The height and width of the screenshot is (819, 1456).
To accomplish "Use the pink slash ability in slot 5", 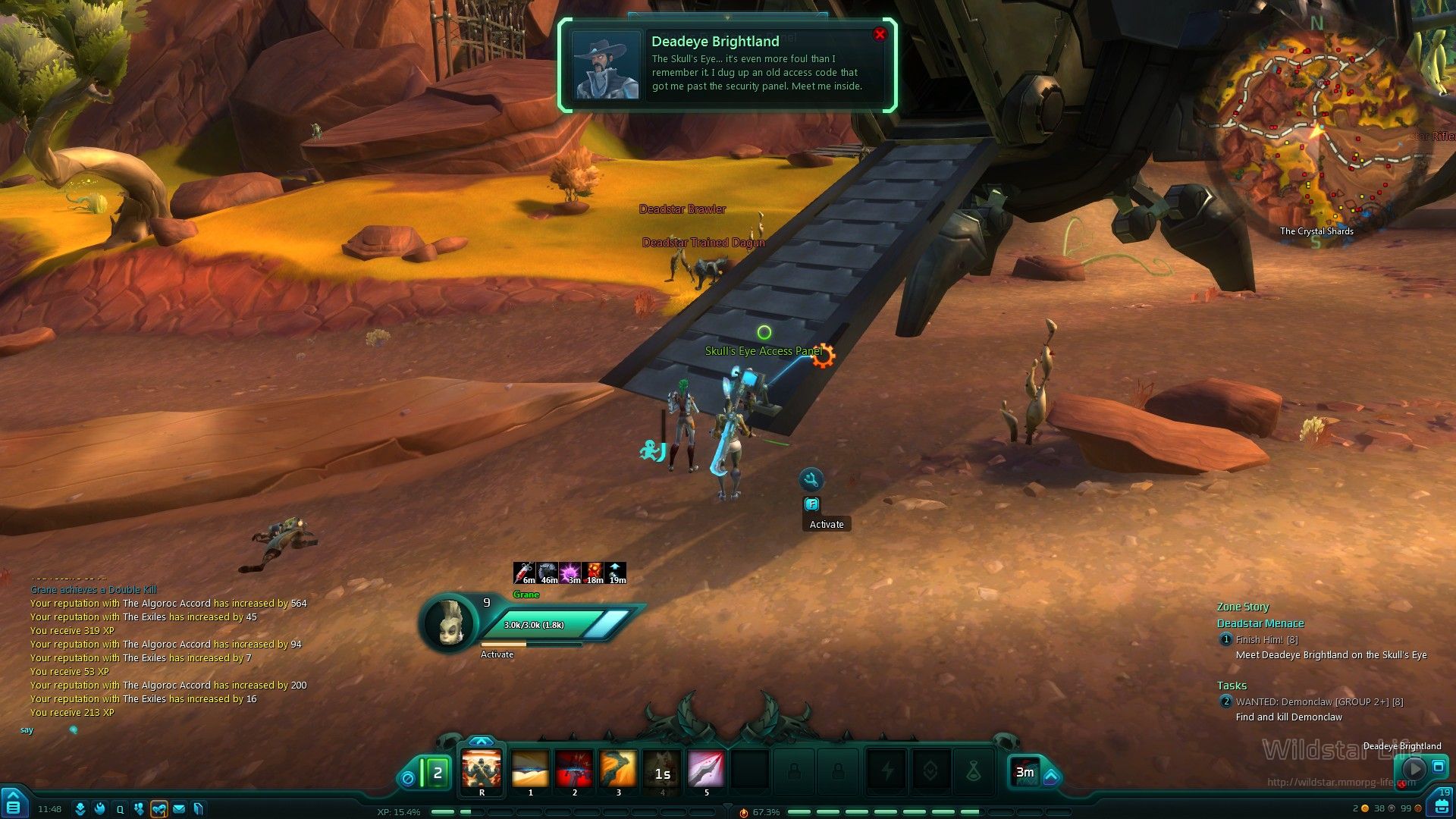I will point(706,770).
